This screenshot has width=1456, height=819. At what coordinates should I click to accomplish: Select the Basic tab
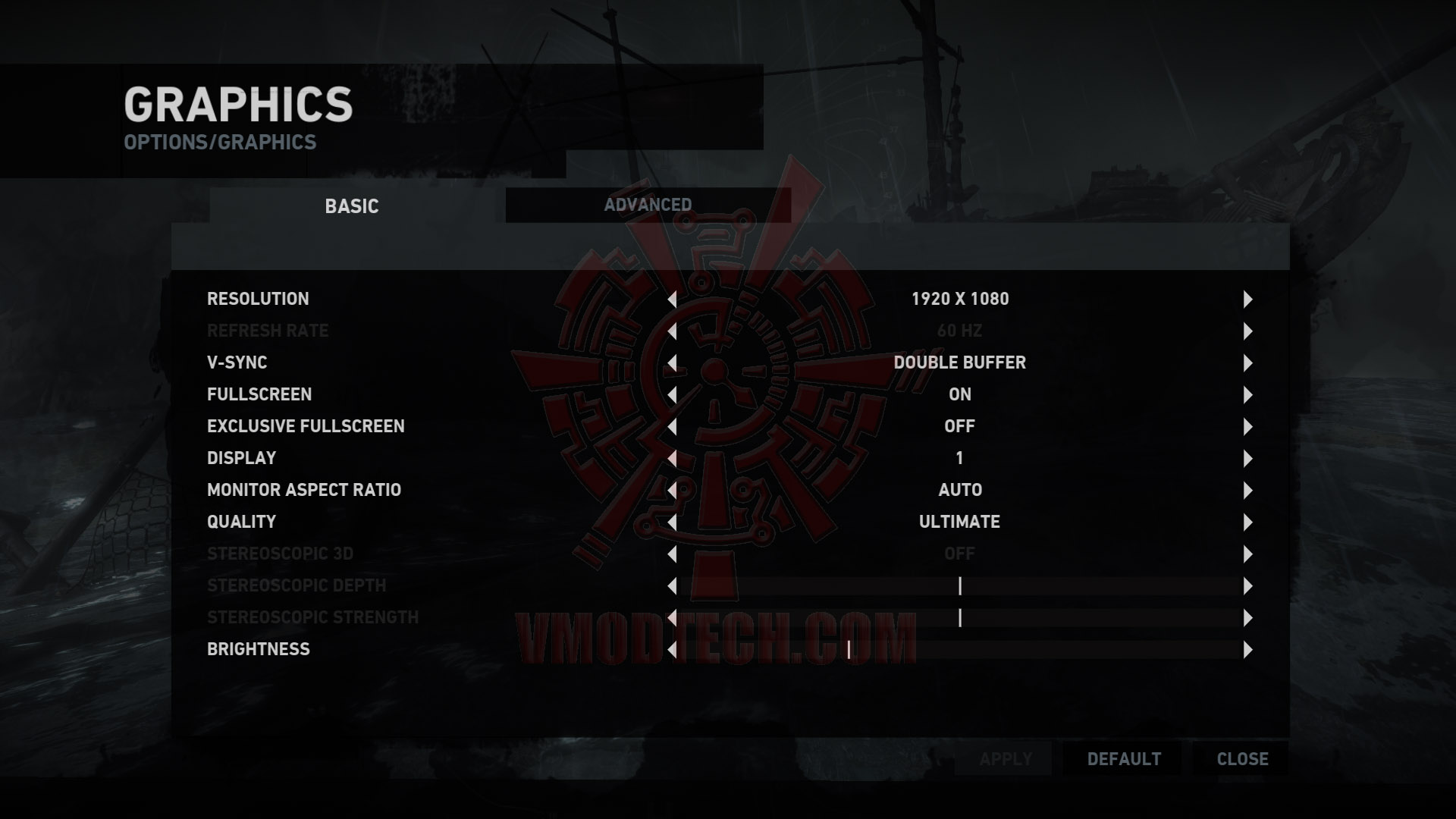(351, 206)
